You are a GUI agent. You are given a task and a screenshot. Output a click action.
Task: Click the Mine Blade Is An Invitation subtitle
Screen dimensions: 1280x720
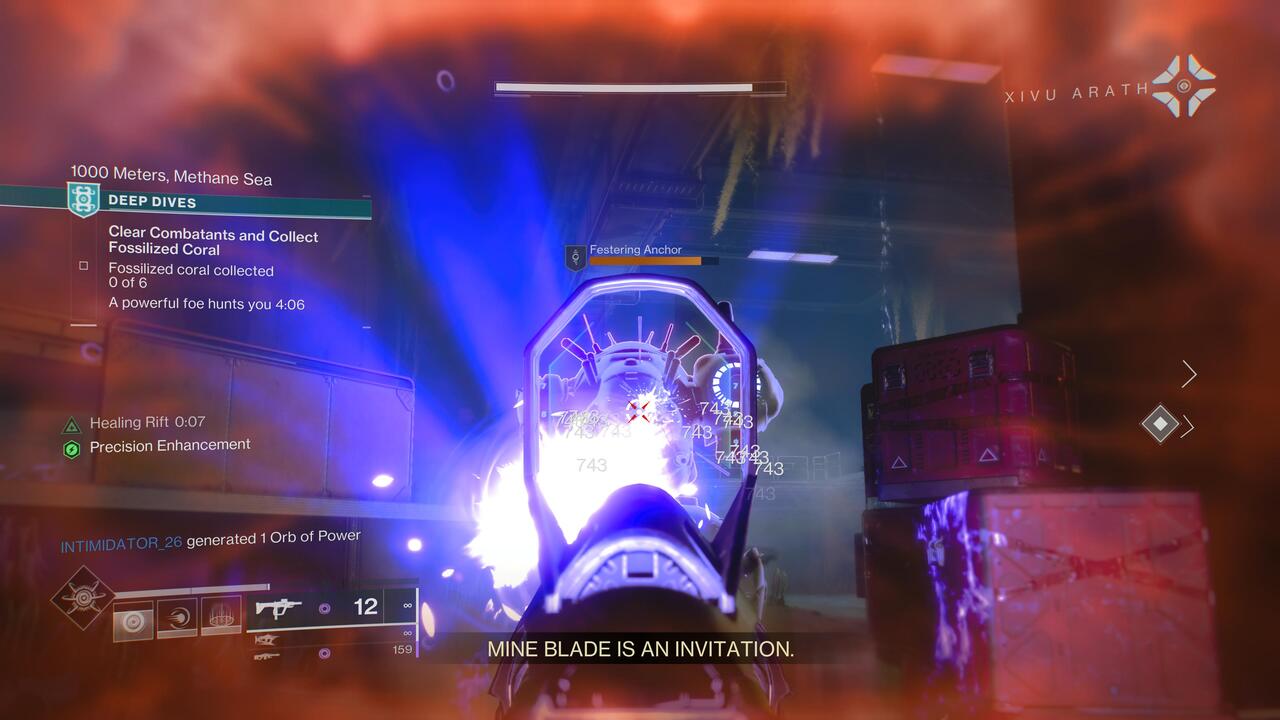pyautogui.click(x=640, y=651)
